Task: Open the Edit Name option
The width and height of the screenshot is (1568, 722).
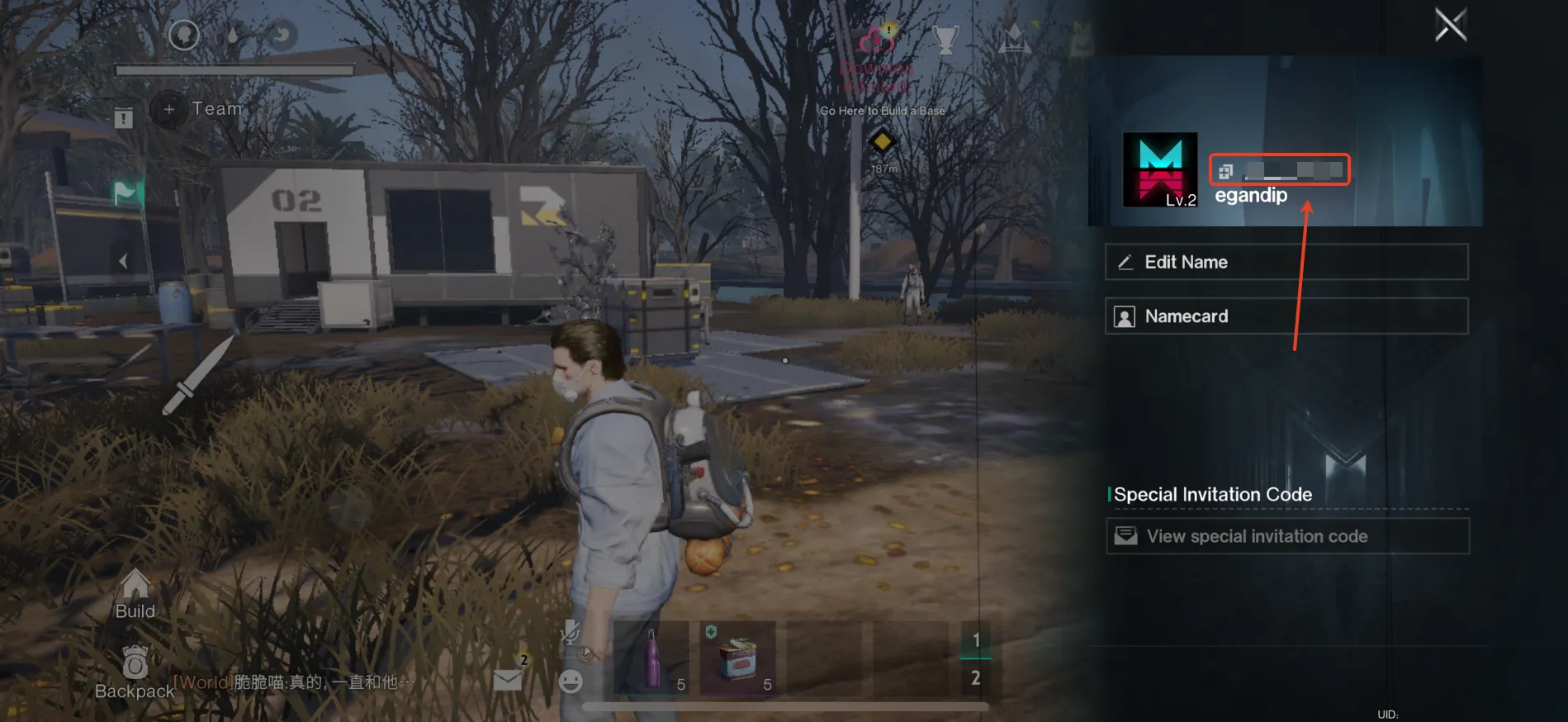Action: (1286, 262)
